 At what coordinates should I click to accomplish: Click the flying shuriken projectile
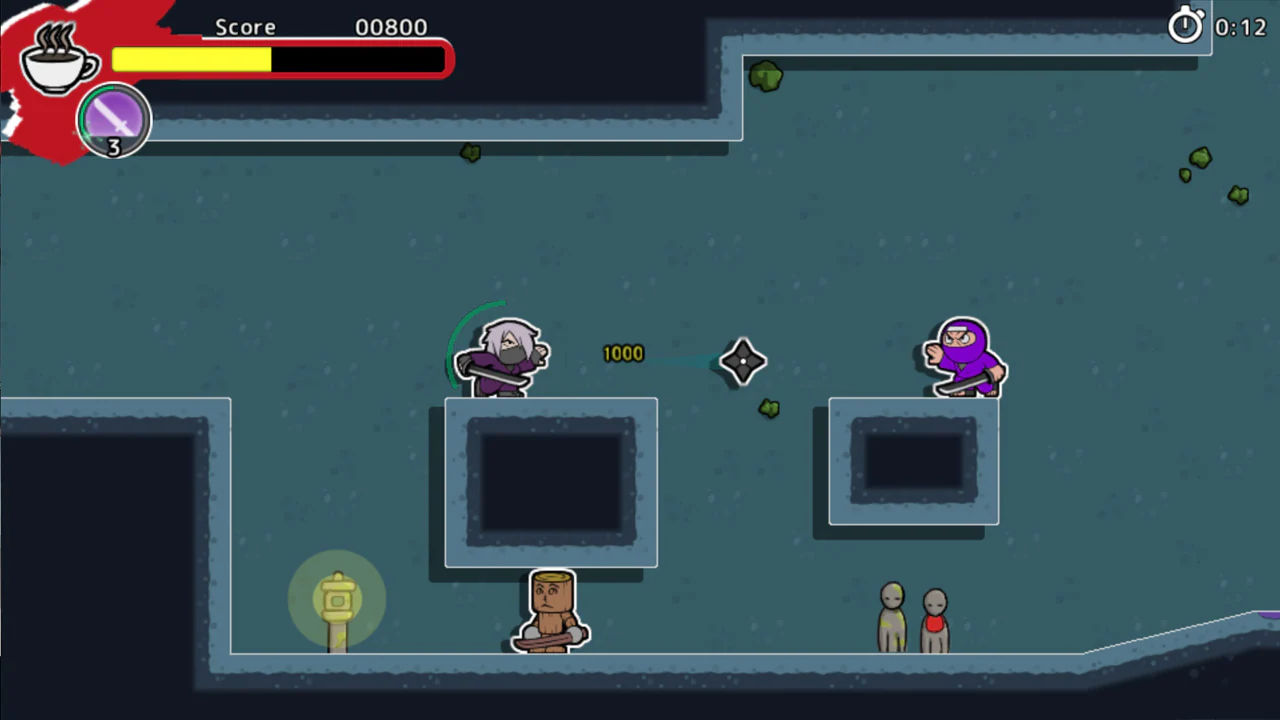tap(742, 362)
